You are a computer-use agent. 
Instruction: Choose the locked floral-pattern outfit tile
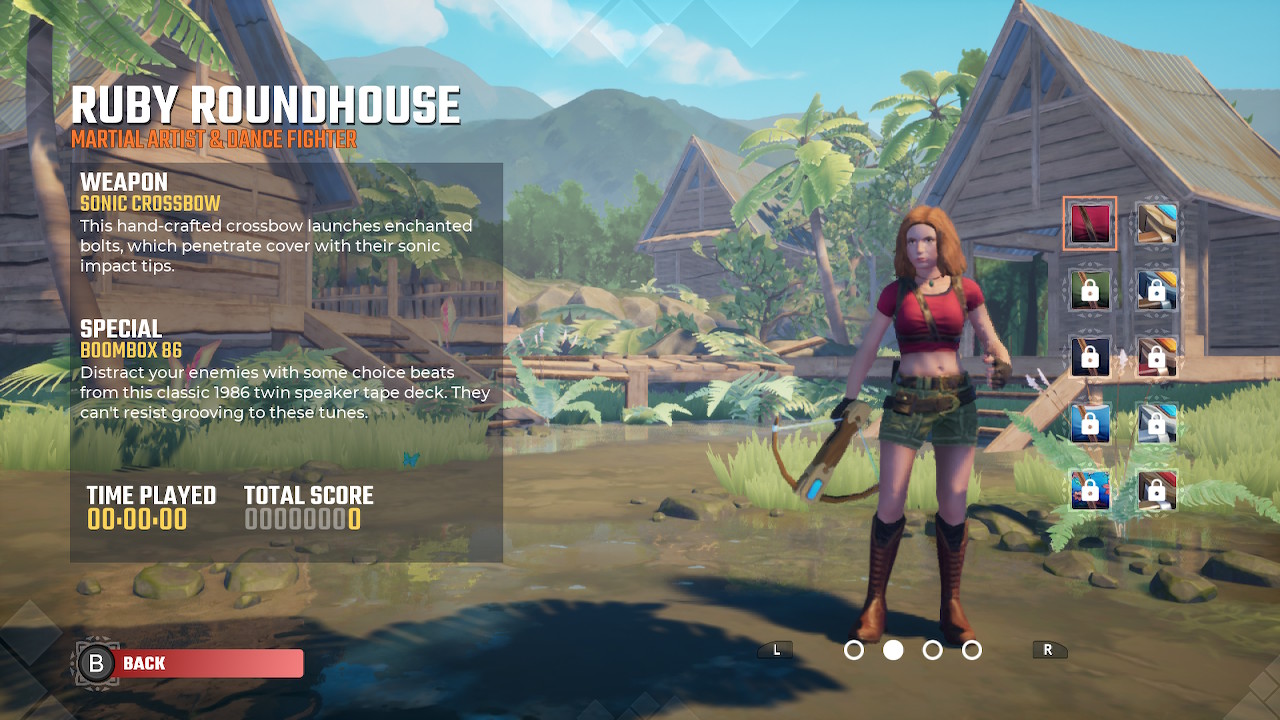[1090, 490]
